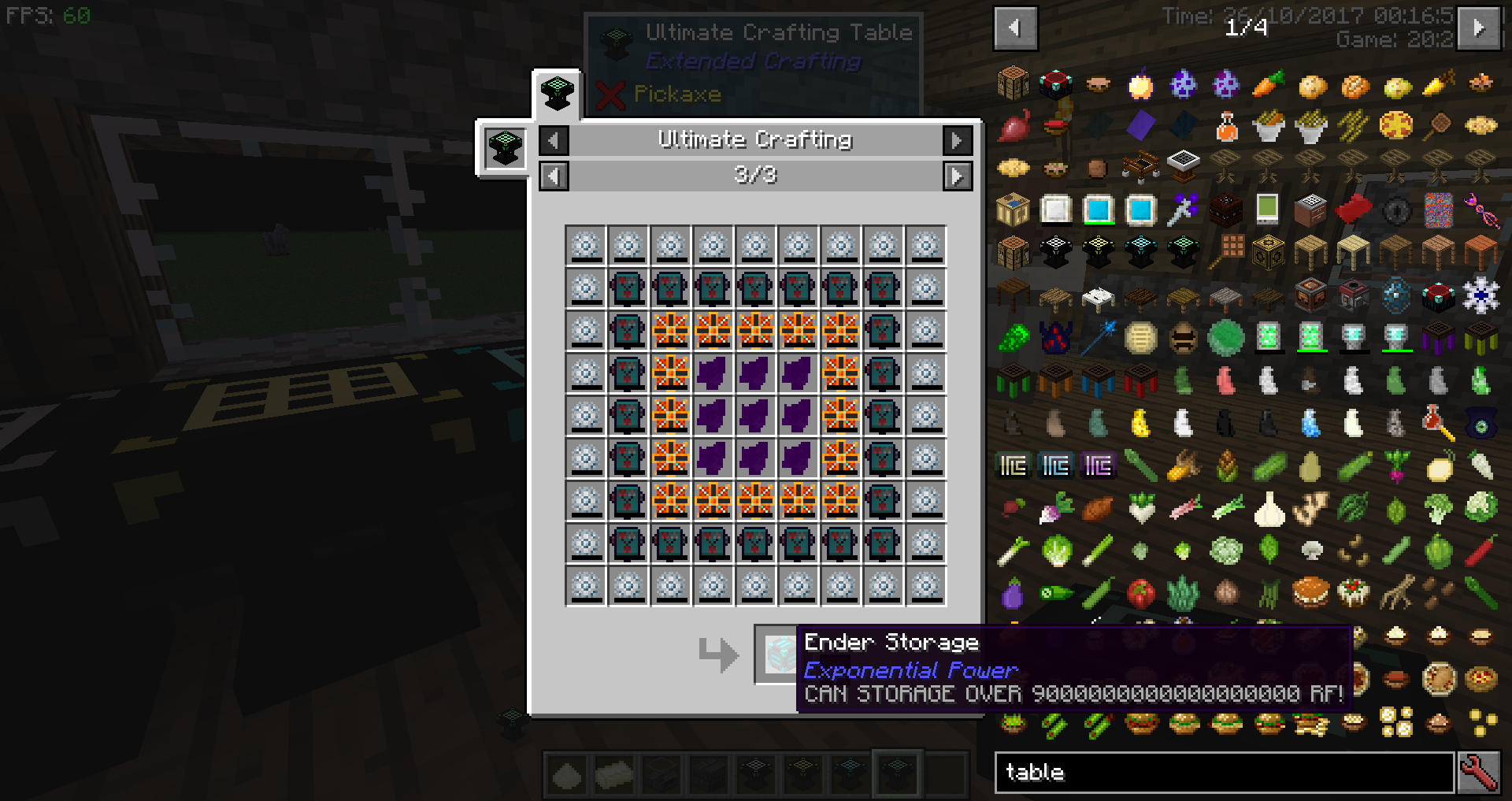
Task: Click an orange burst ingredient in the crafting grid
Action: click(671, 331)
